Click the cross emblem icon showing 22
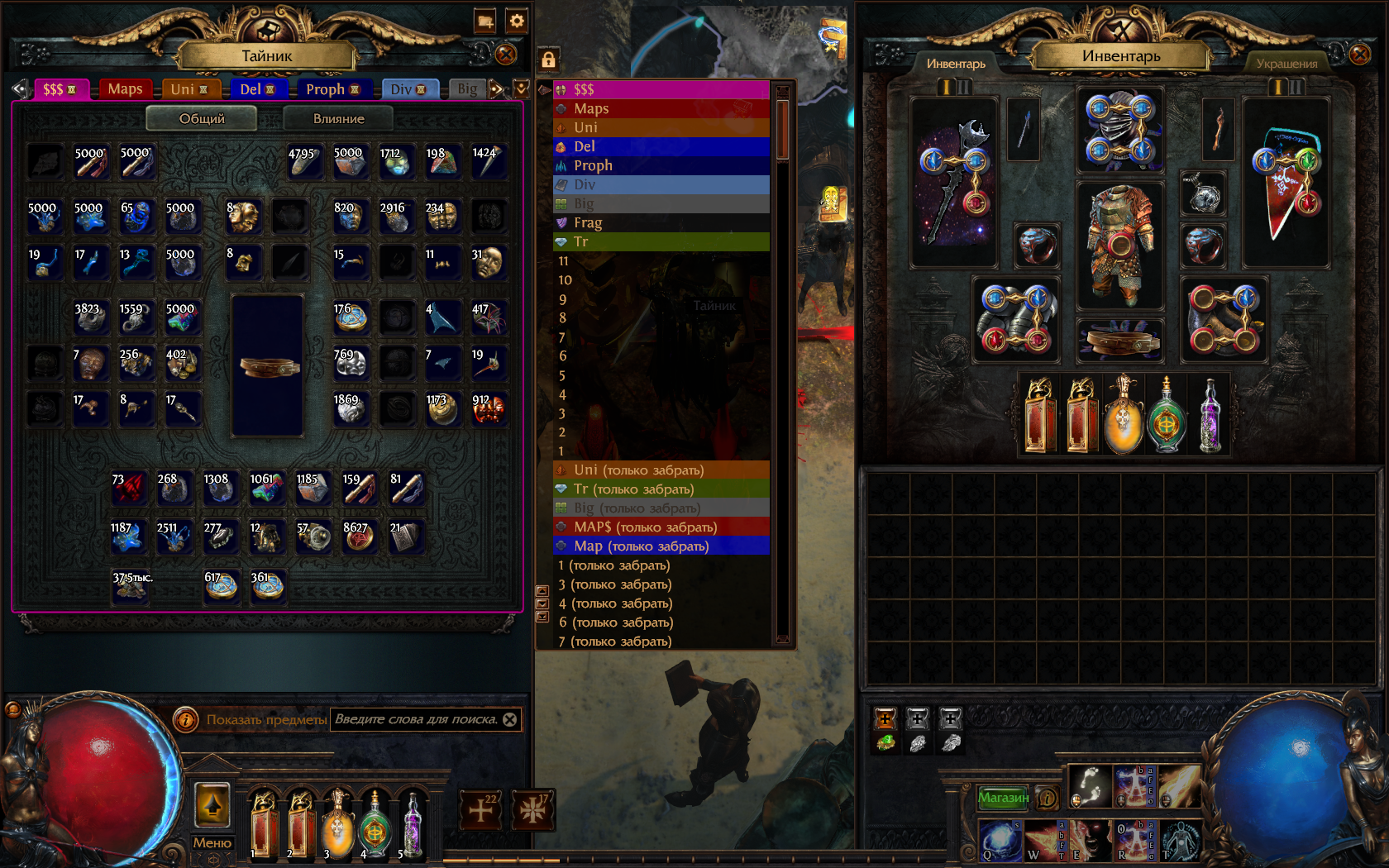 [480, 810]
